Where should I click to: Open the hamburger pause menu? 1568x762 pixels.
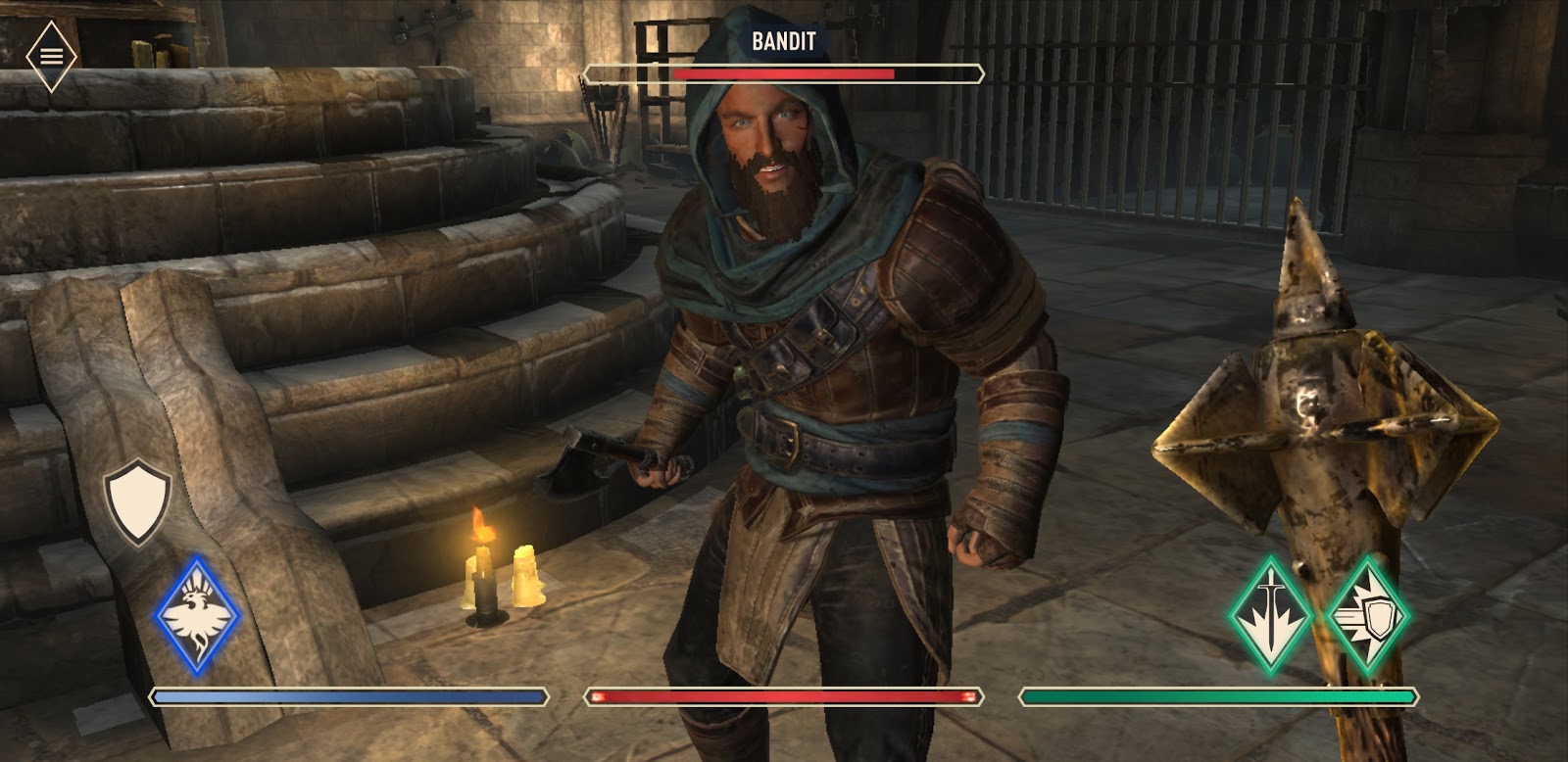point(50,54)
